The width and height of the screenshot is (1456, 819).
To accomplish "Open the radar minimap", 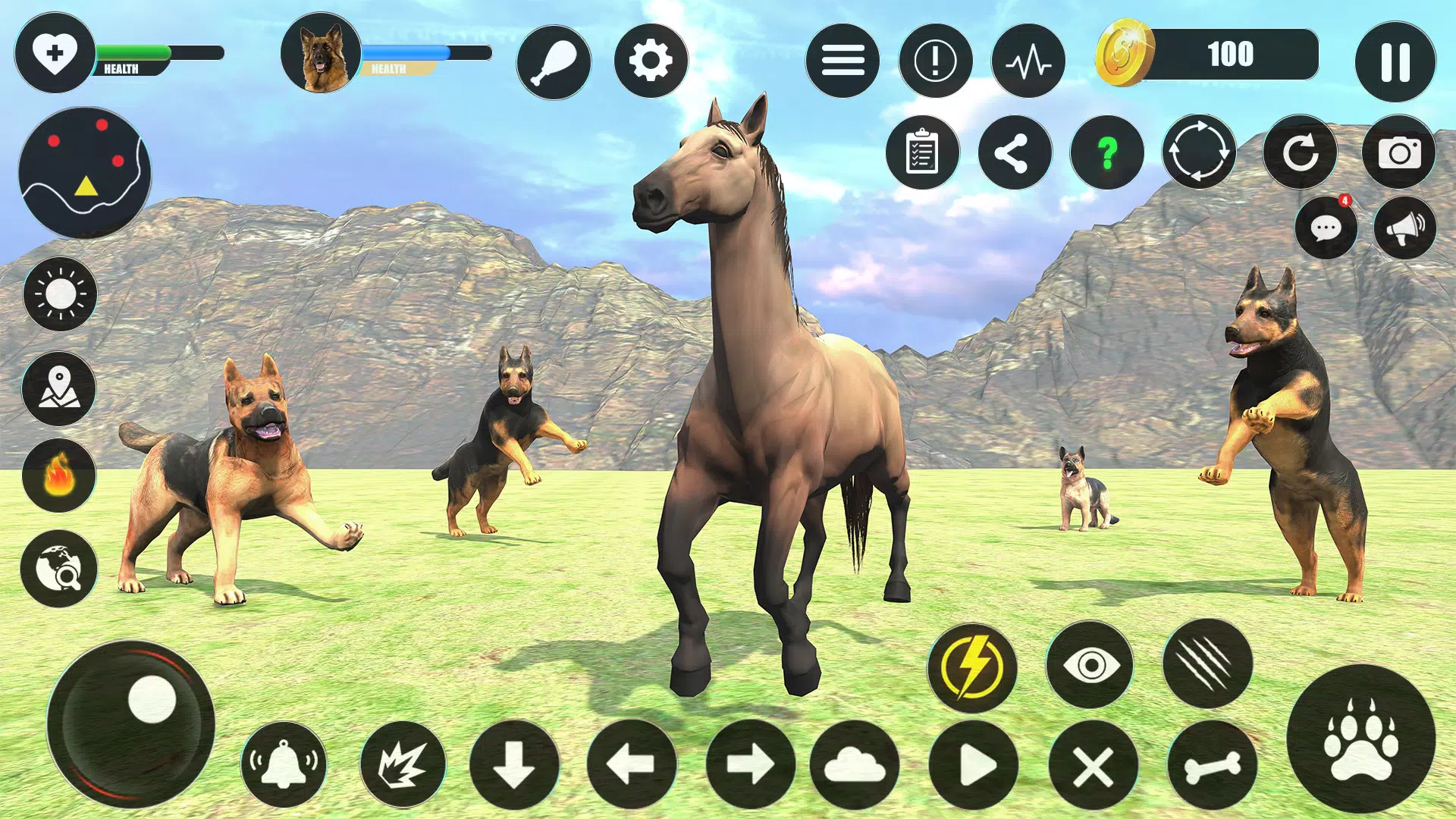I will pos(85,173).
